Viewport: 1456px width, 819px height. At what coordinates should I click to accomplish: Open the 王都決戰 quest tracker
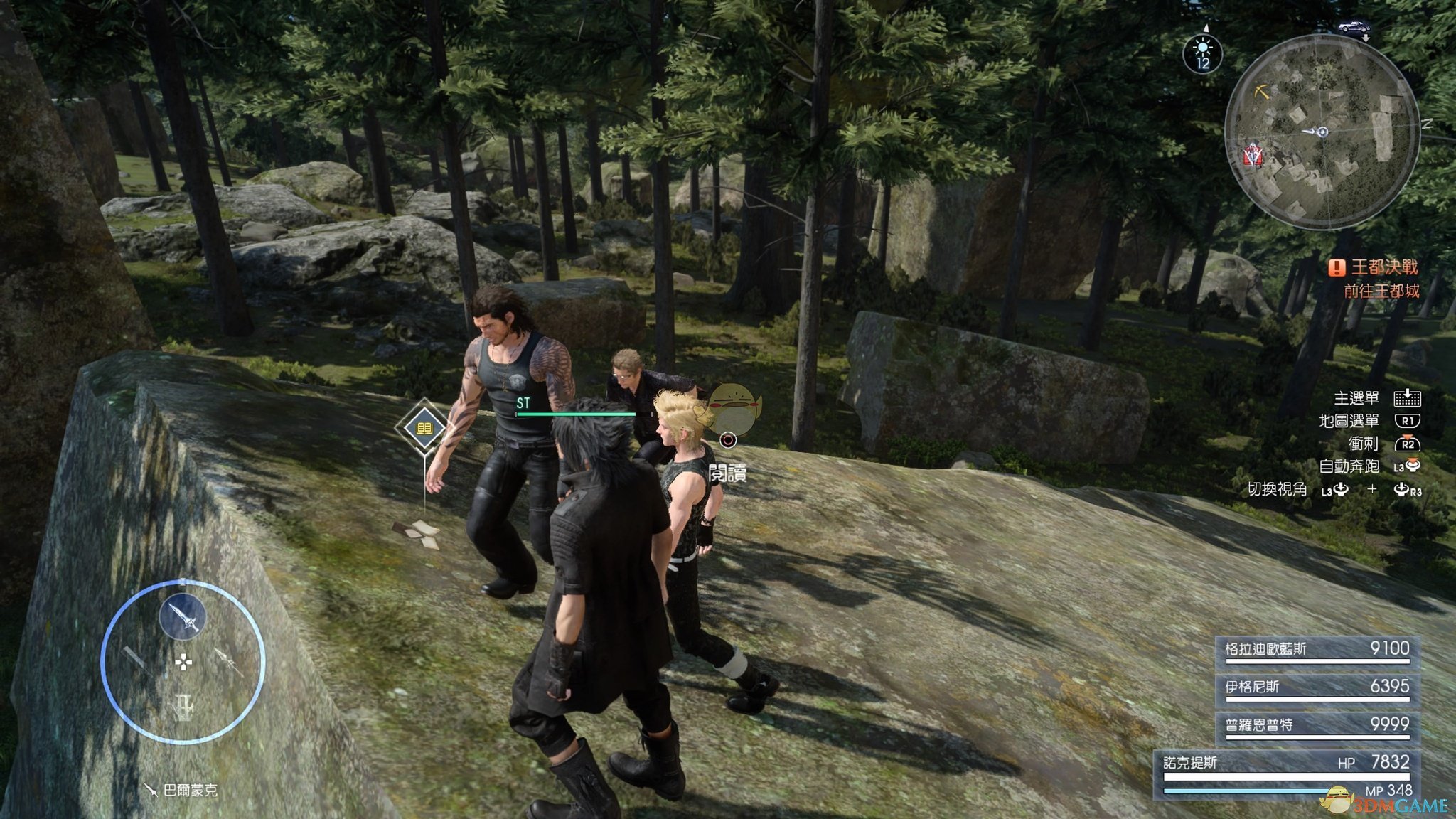point(1374,267)
